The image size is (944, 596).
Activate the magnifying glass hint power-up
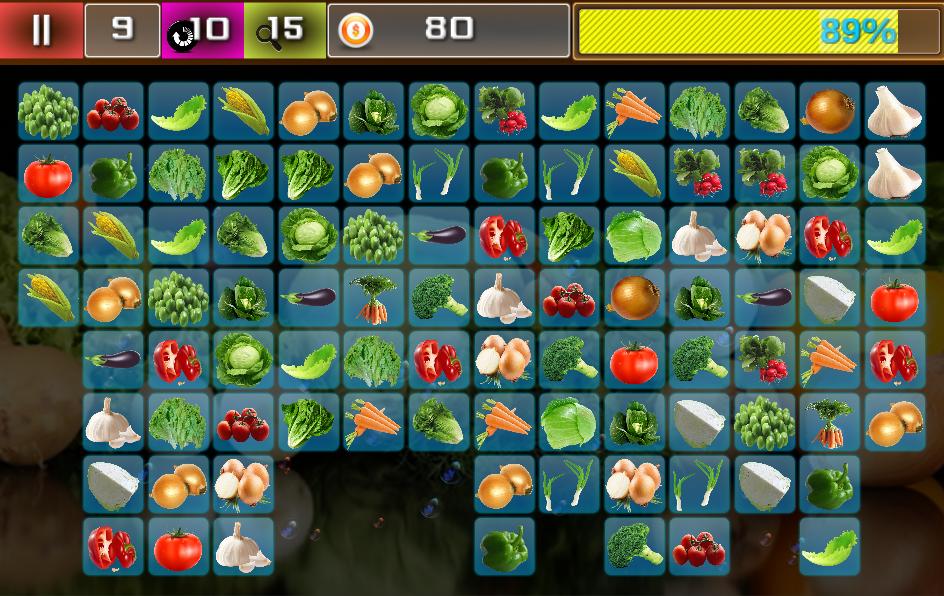point(284,30)
